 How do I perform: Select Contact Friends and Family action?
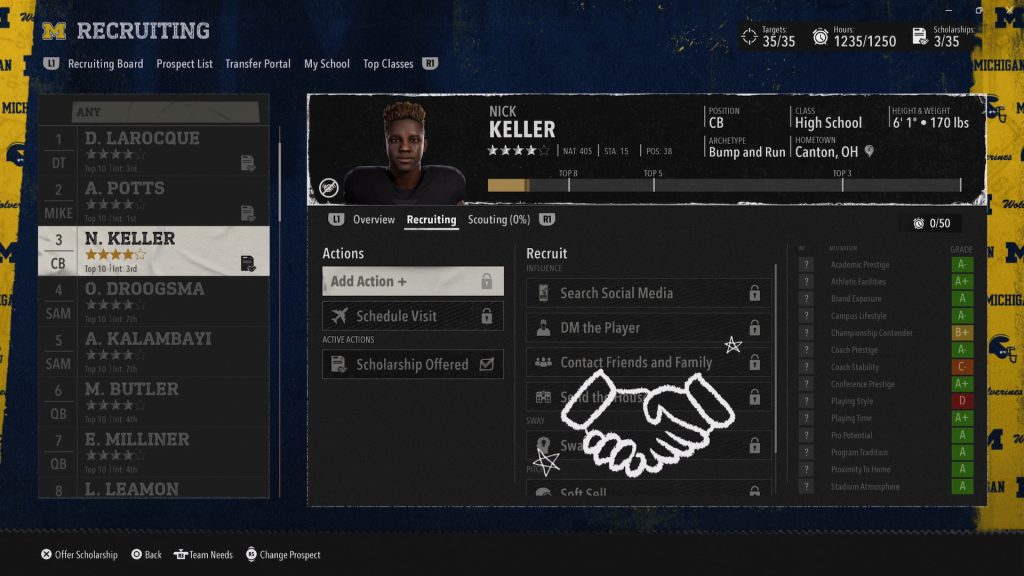tap(648, 363)
